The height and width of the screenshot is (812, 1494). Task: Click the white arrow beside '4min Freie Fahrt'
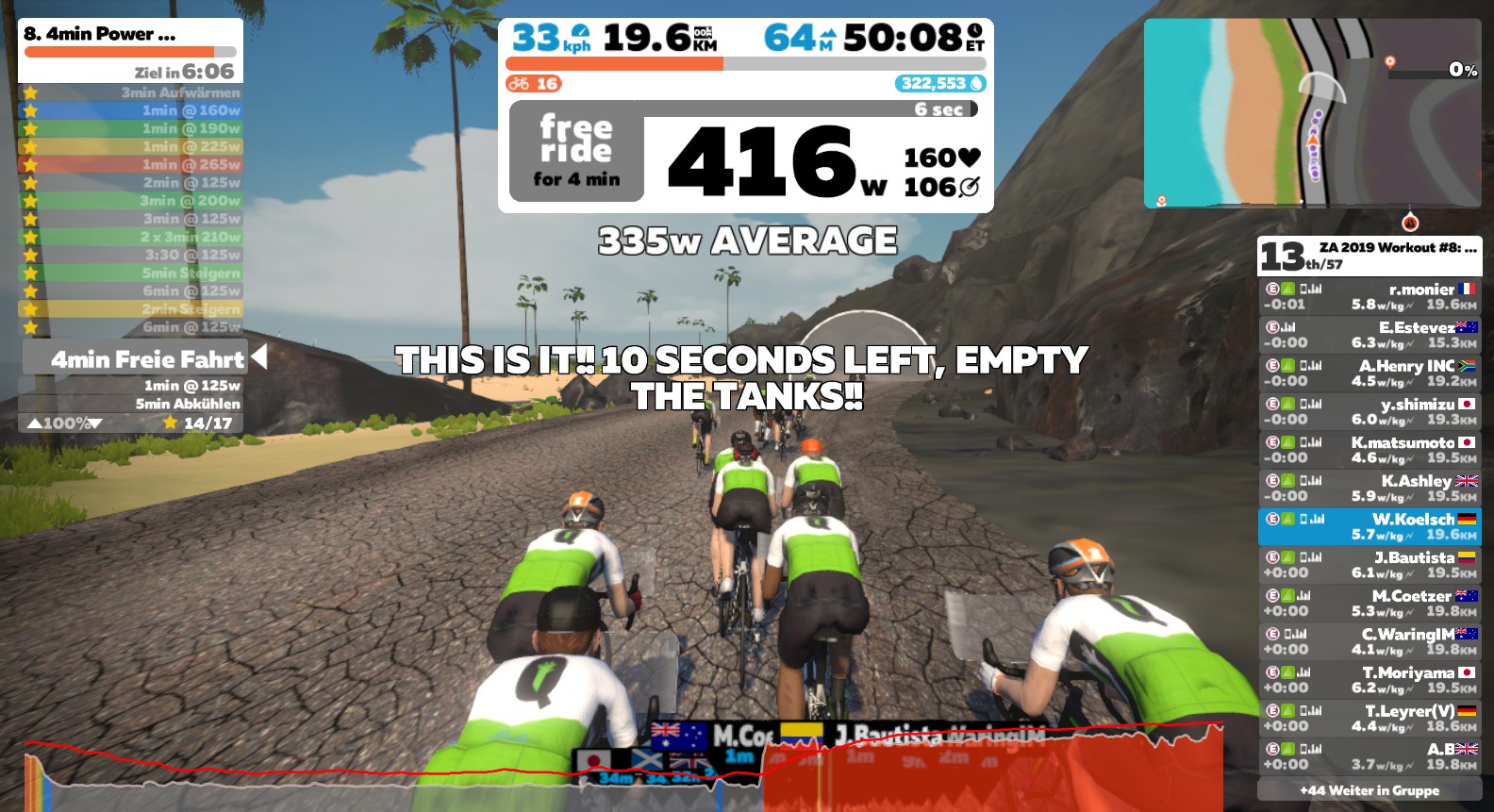(259, 357)
